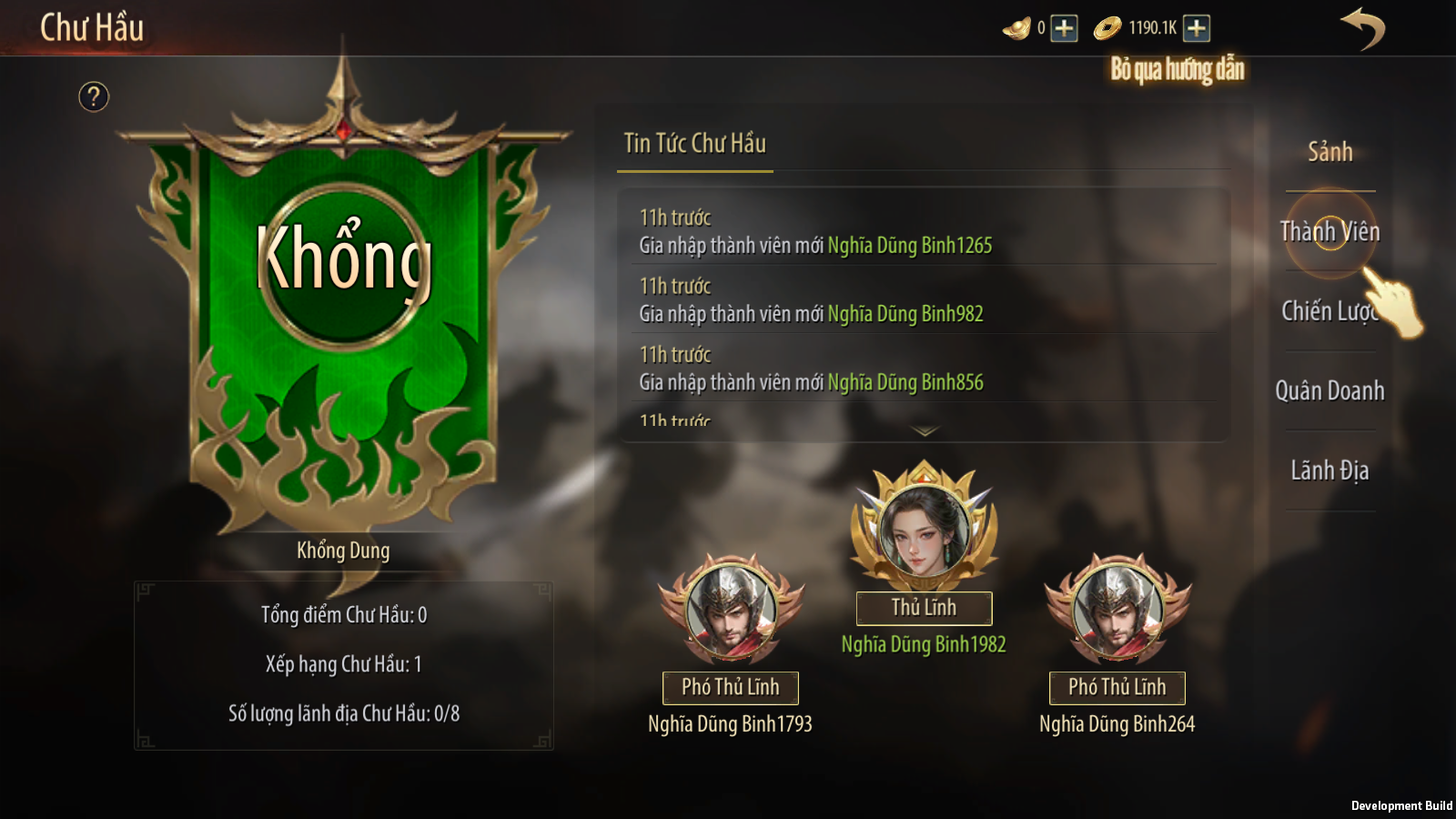Image resolution: width=1456 pixels, height=819 pixels.
Task: Open deputy Nghĩa Dũng Binh1793 portrait
Action: pyautogui.click(x=731, y=610)
